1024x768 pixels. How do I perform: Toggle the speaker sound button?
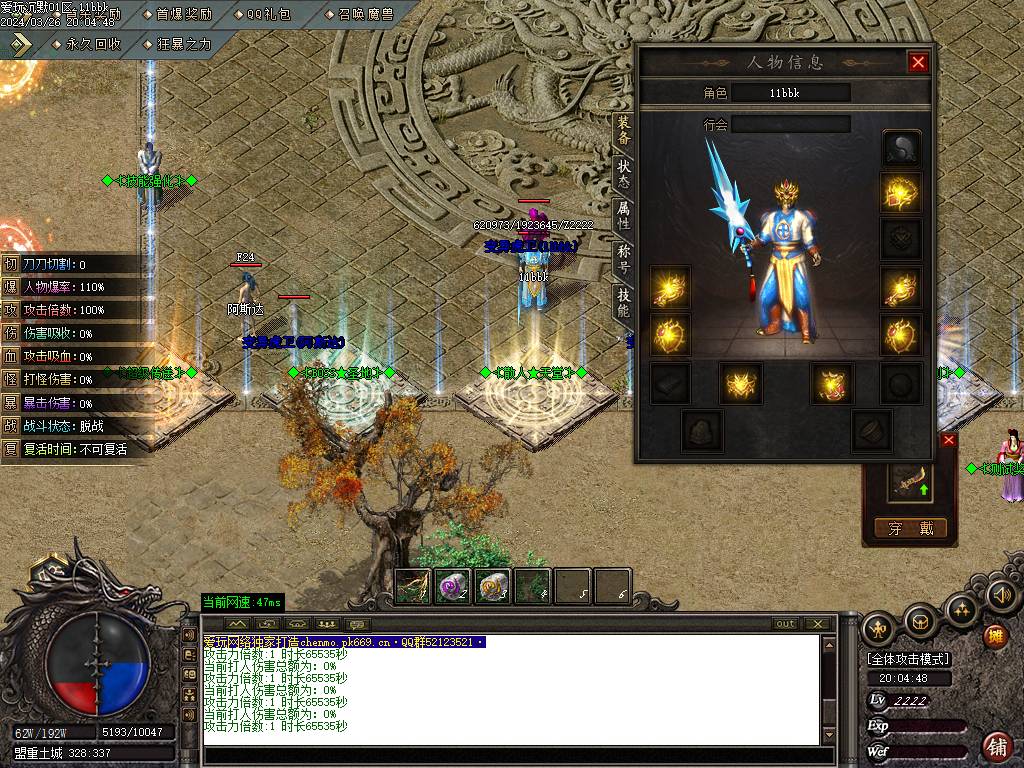click(1001, 596)
